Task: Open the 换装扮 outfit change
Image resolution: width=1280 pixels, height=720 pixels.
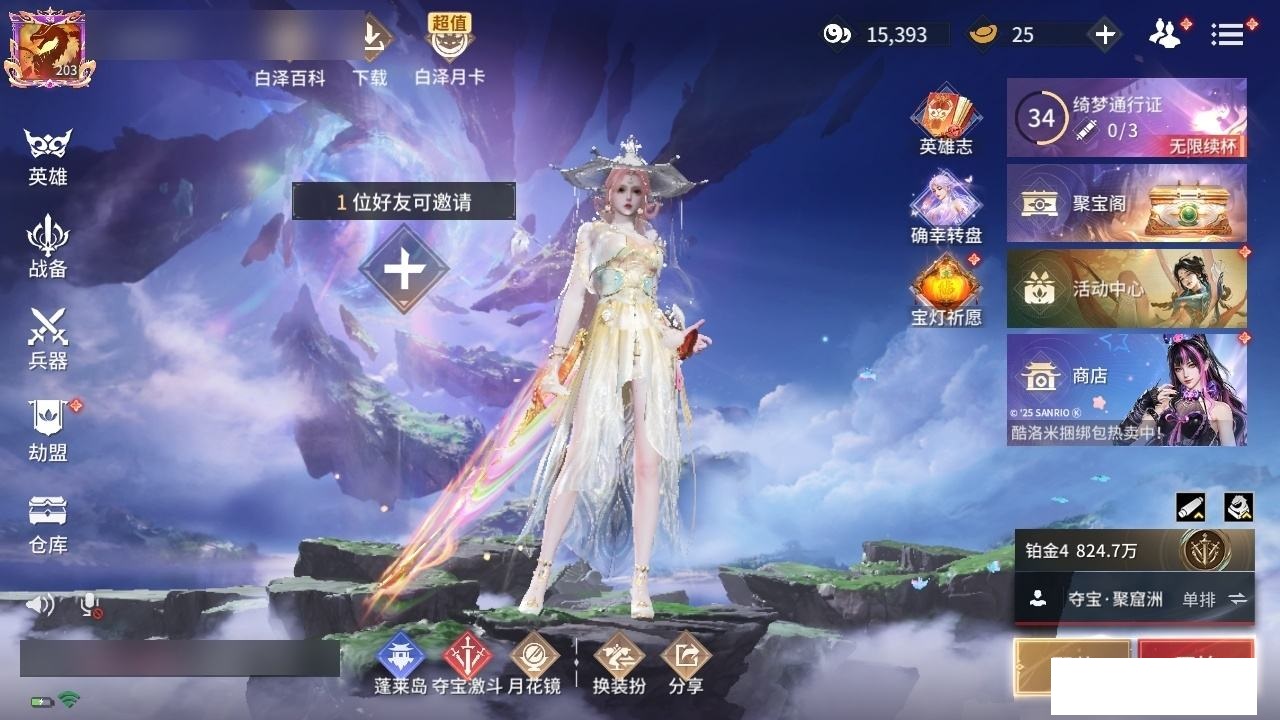Action: tap(619, 663)
